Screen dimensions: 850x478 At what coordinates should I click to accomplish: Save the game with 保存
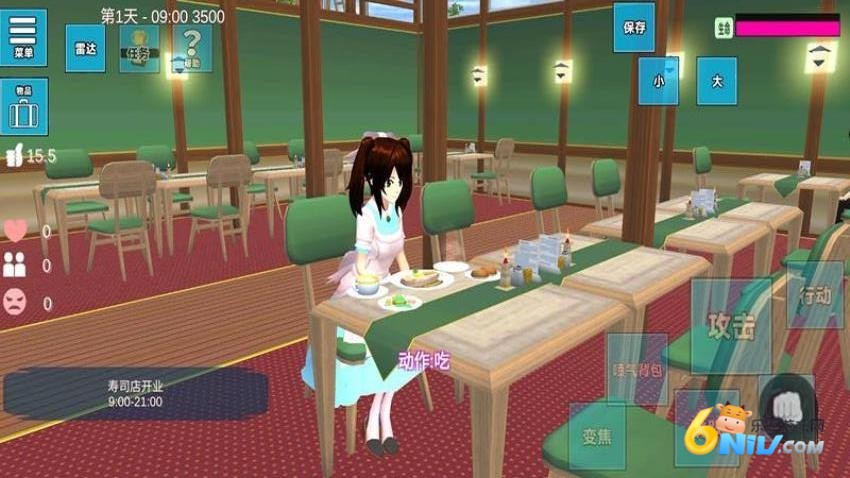click(x=634, y=27)
